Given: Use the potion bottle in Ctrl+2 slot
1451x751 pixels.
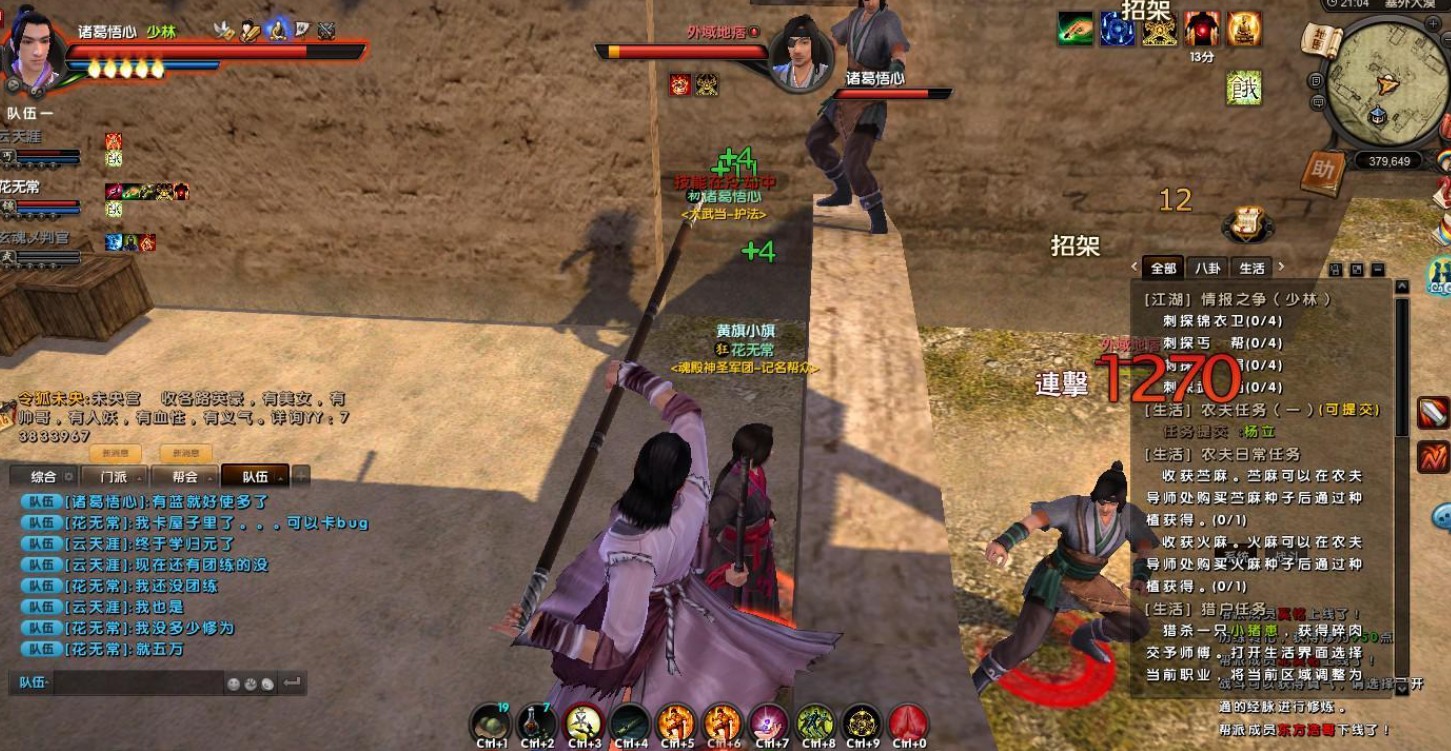Looking at the screenshot, I should 537,722.
